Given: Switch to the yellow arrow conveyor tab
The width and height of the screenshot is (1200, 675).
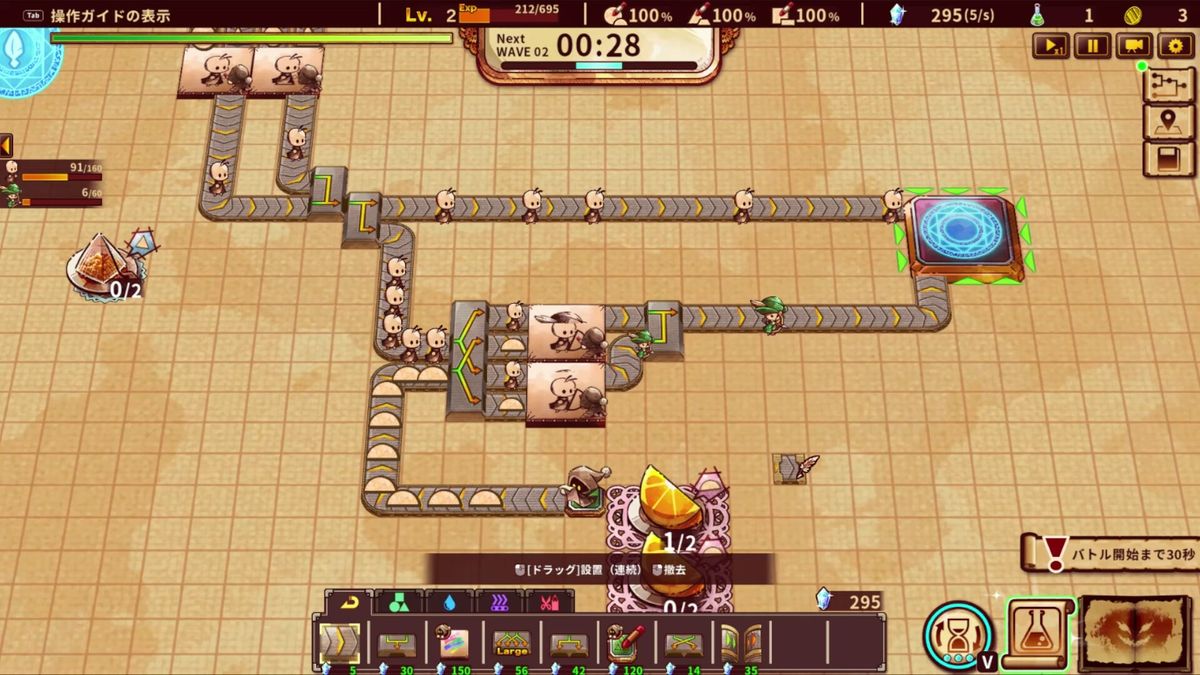Looking at the screenshot, I should tap(349, 602).
